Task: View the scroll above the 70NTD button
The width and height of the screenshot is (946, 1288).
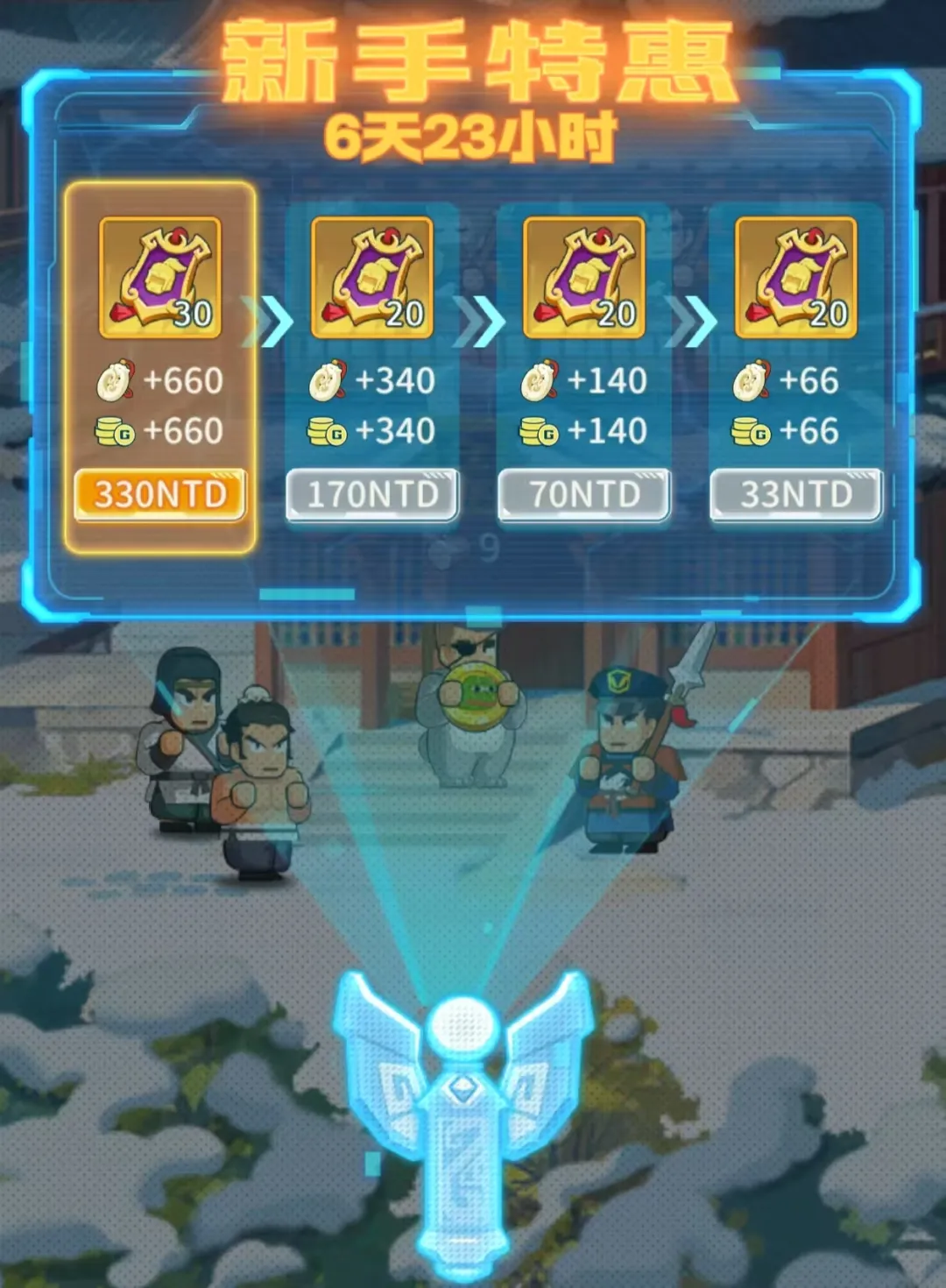Action: [584, 278]
